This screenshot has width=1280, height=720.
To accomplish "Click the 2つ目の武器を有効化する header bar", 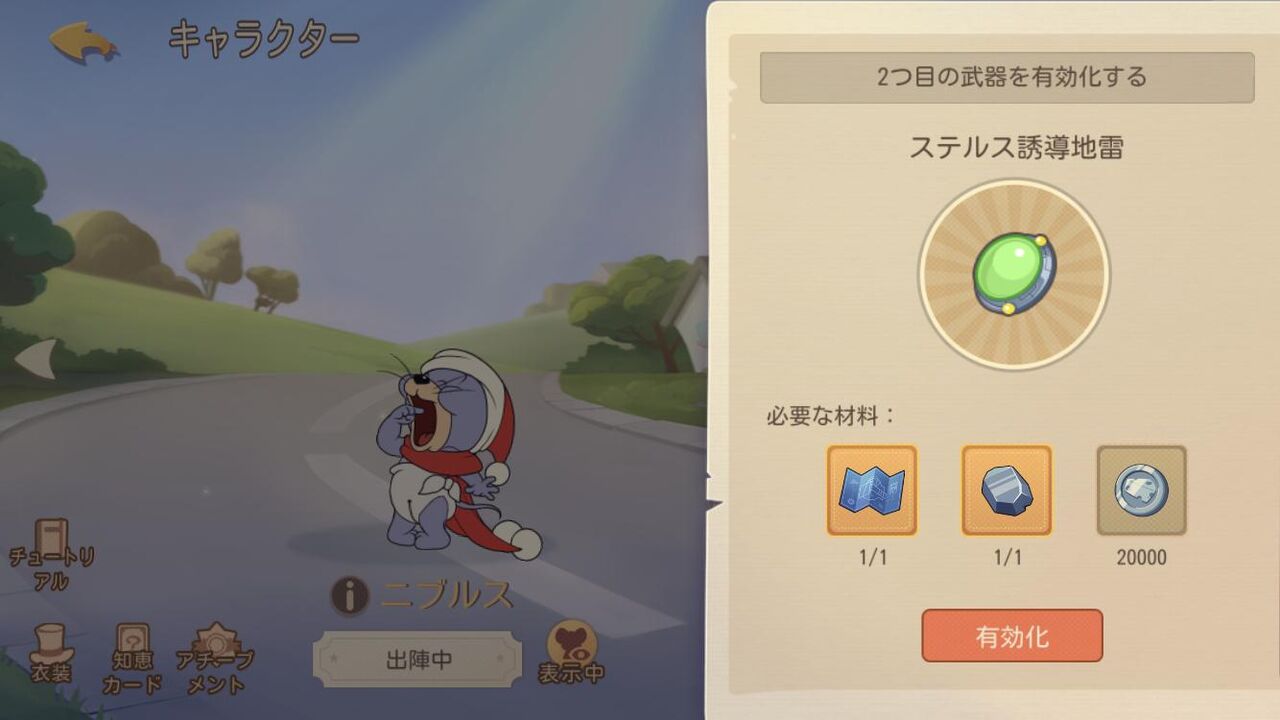I will point(1009,76).
